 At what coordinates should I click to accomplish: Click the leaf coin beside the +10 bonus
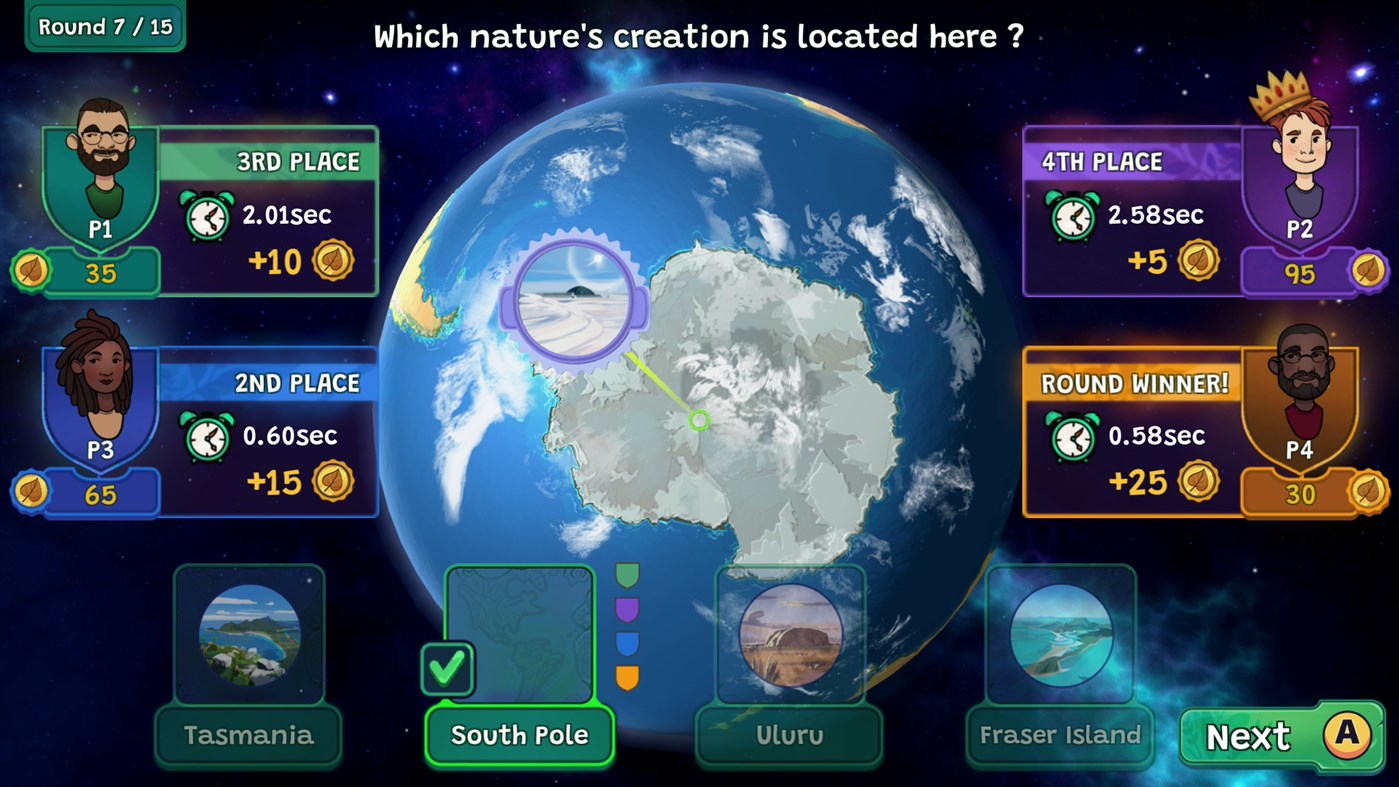335,261
